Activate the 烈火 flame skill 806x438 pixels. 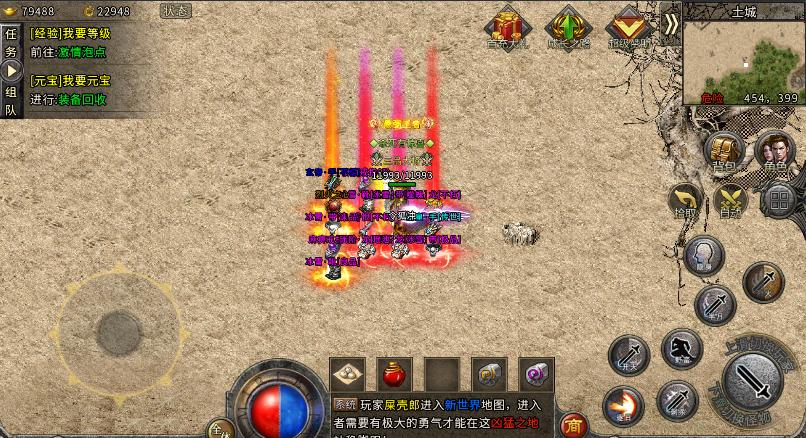622,405
